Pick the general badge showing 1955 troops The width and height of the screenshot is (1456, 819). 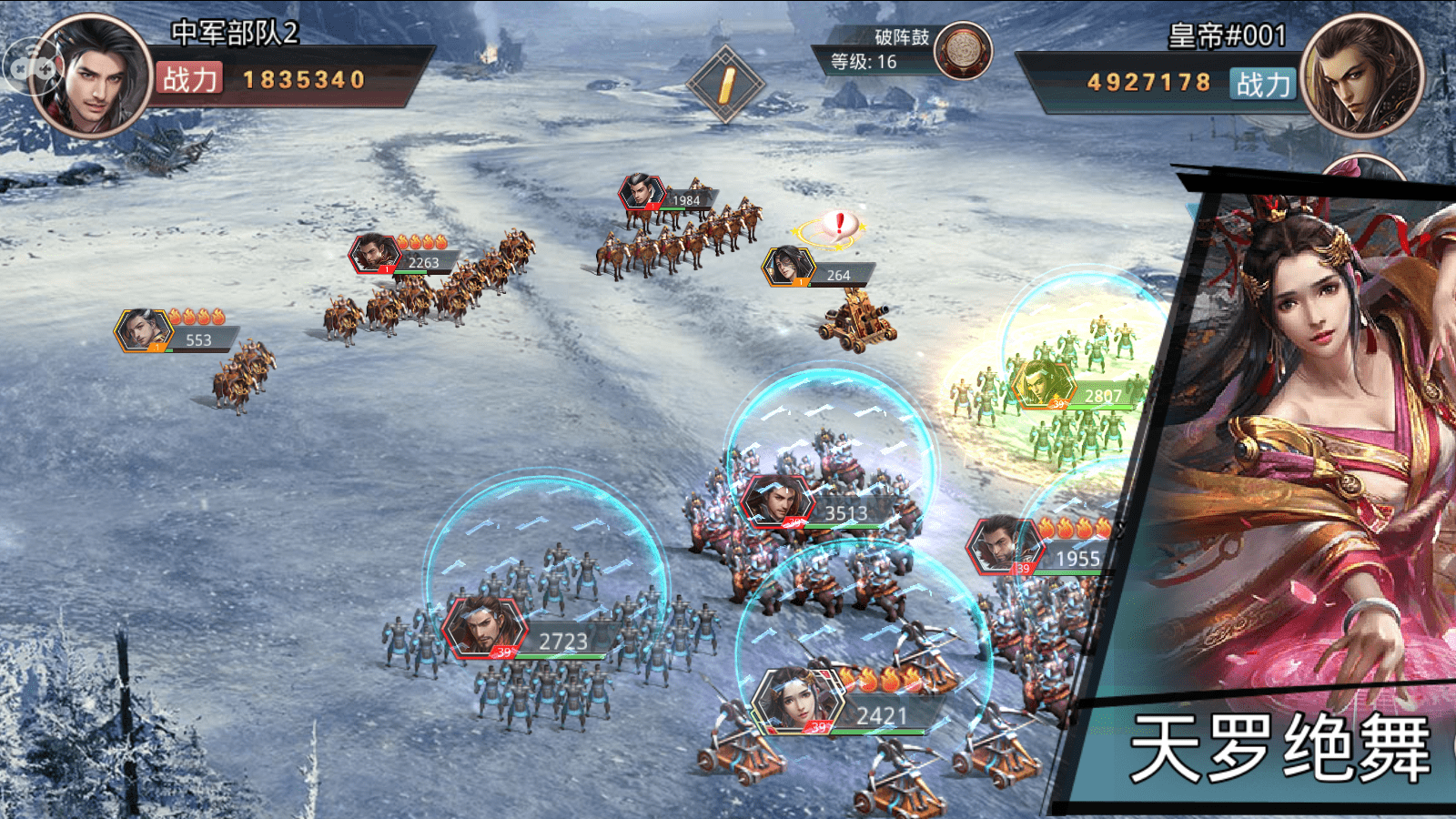pos(1004,544)
